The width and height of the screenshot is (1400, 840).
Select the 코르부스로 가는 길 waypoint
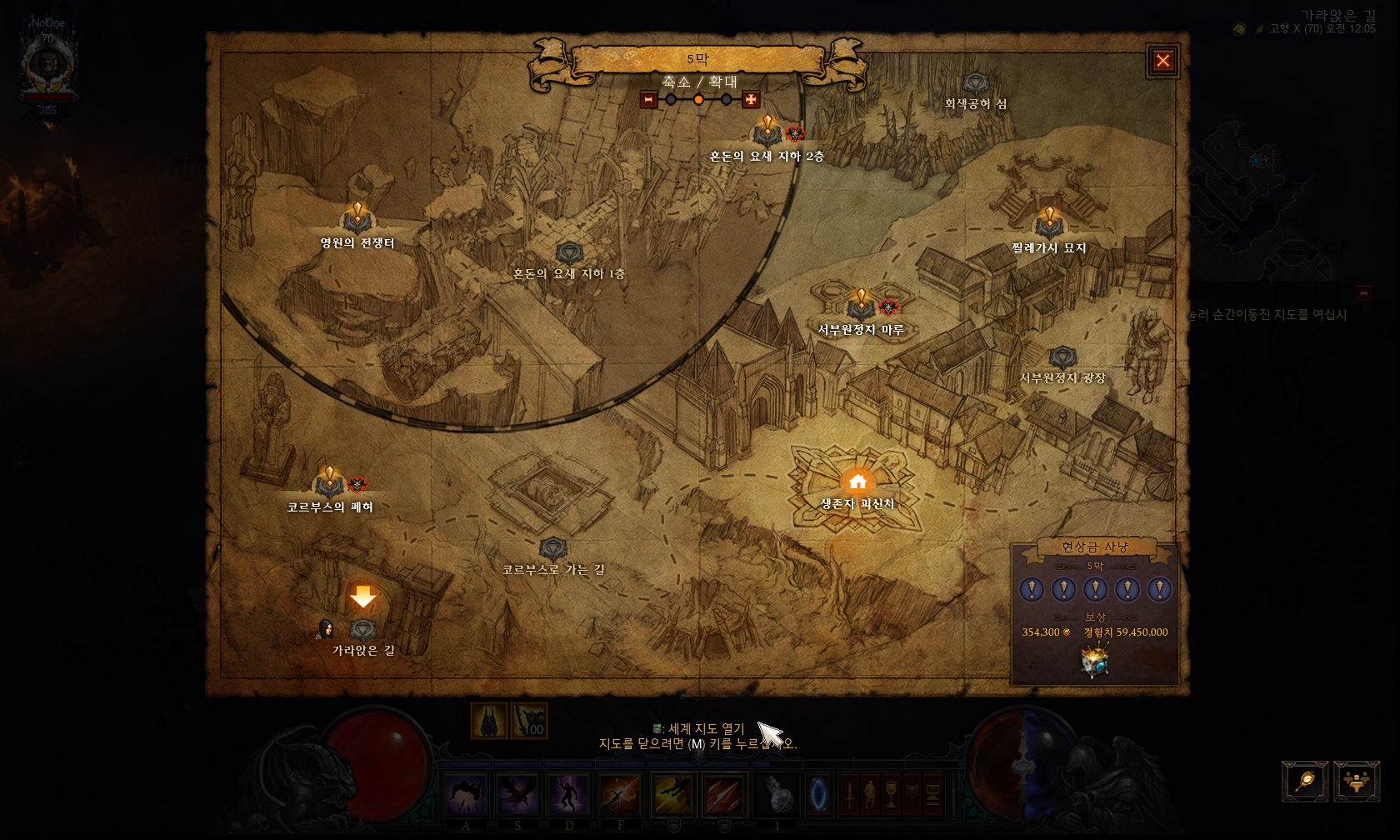[x=553, y=549]
